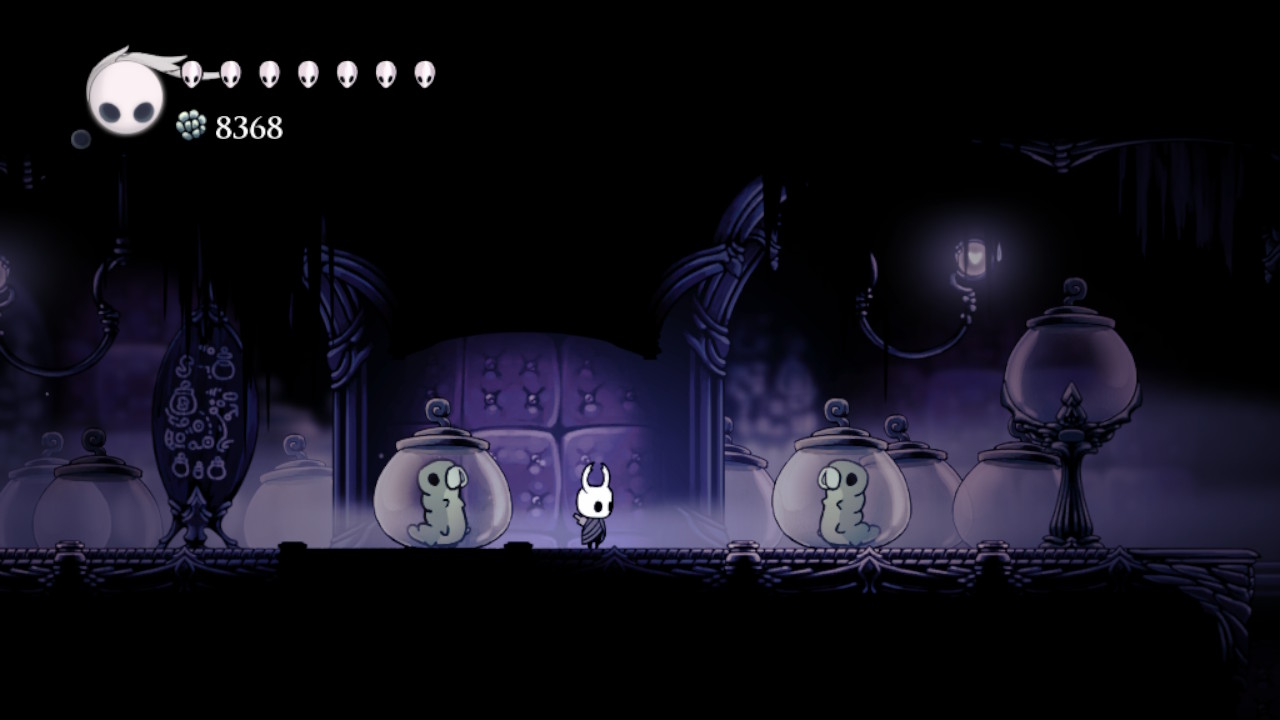1280x720 pixels.
Task: Click the third health mask icon
Action: [268, 72]
